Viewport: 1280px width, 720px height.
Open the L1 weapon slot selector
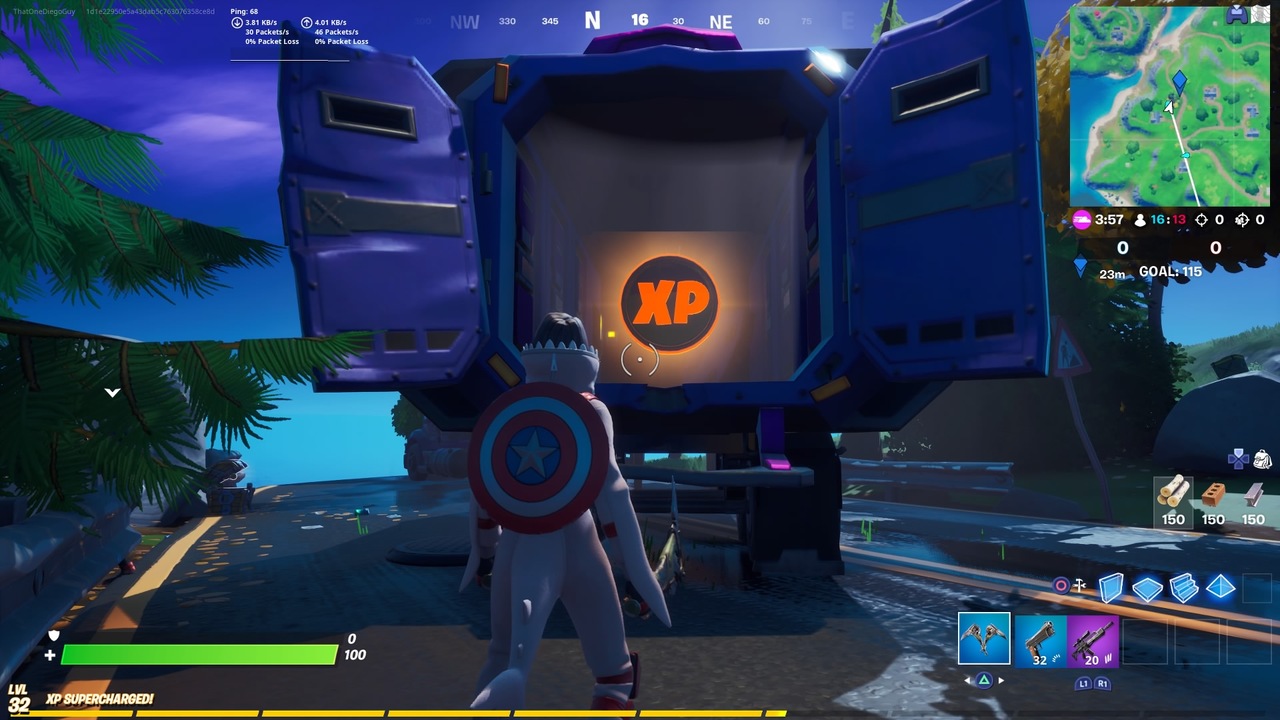[x=1083, y=683]
